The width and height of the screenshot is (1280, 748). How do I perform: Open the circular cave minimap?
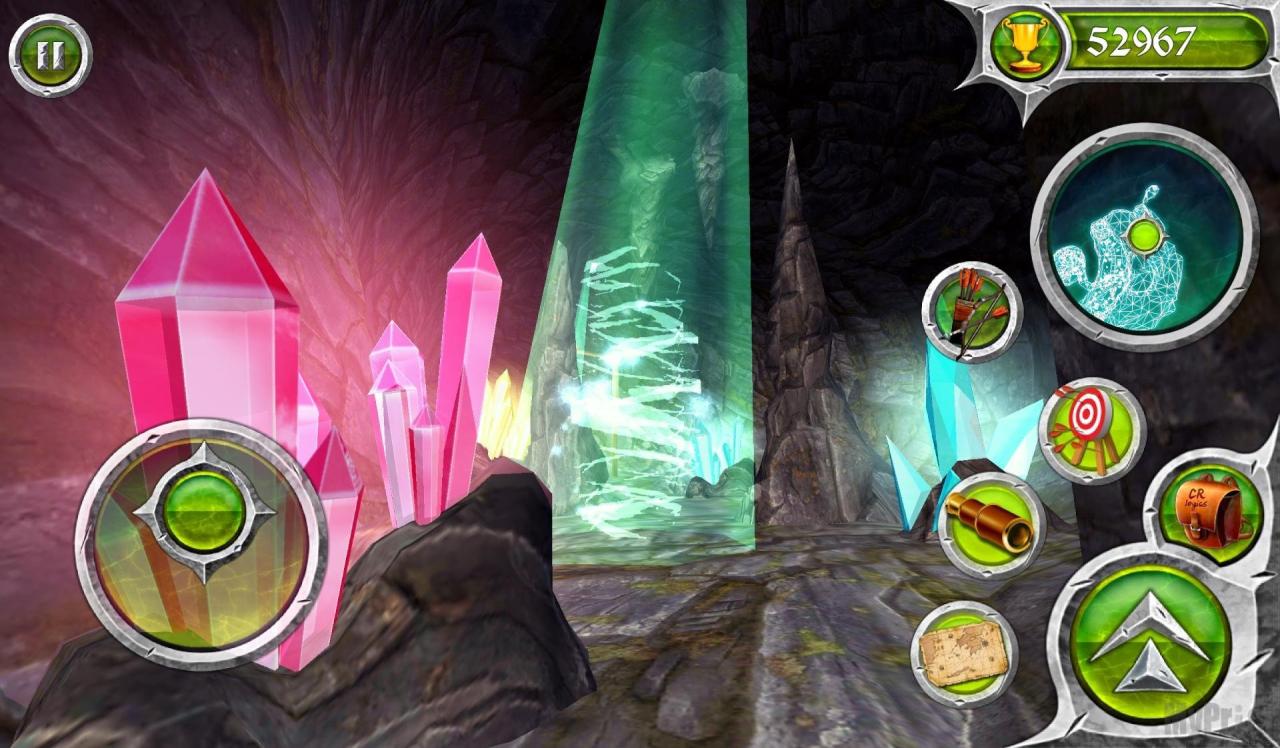coord(1143,237)
